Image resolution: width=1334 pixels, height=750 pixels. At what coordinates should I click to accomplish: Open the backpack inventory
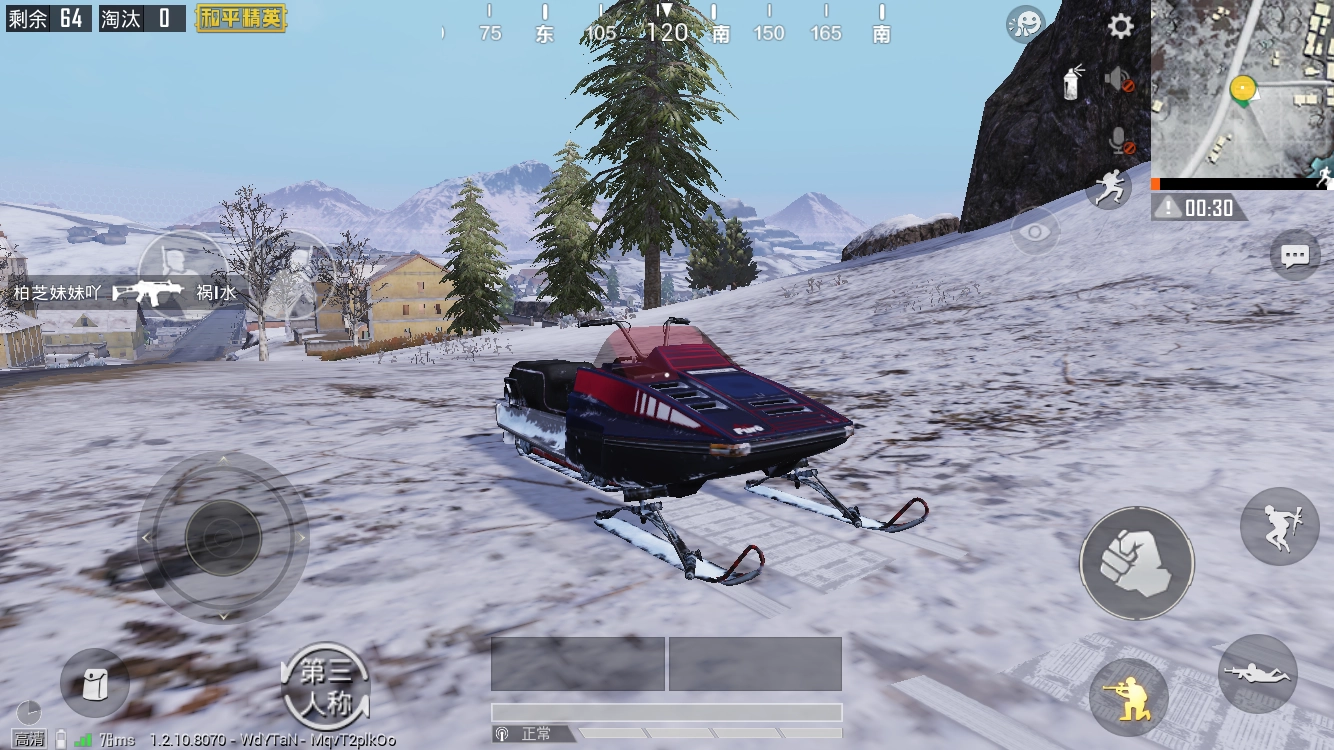(95, 684)
